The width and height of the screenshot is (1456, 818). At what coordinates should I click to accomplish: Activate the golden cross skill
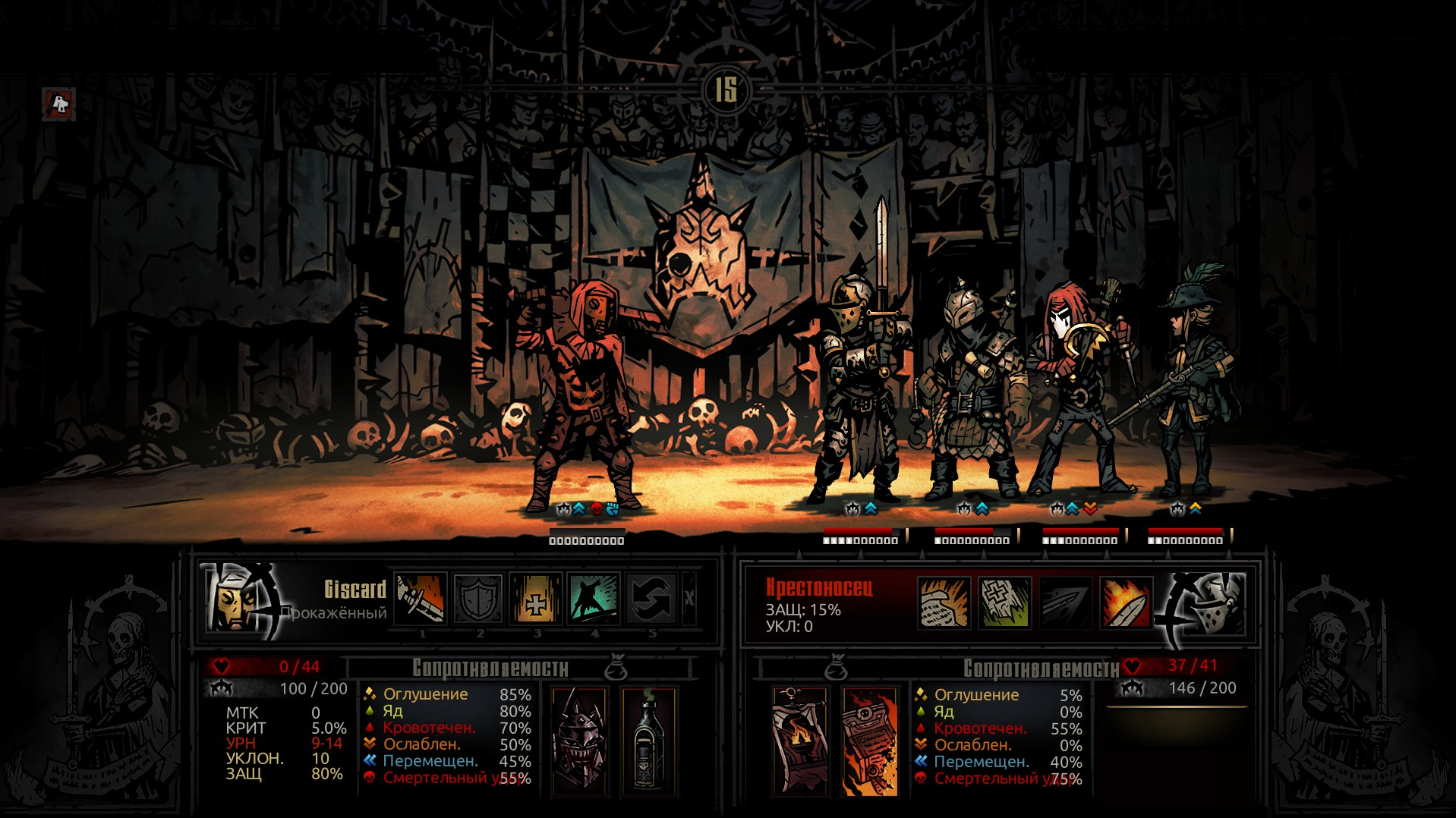[x=536, y=599]
